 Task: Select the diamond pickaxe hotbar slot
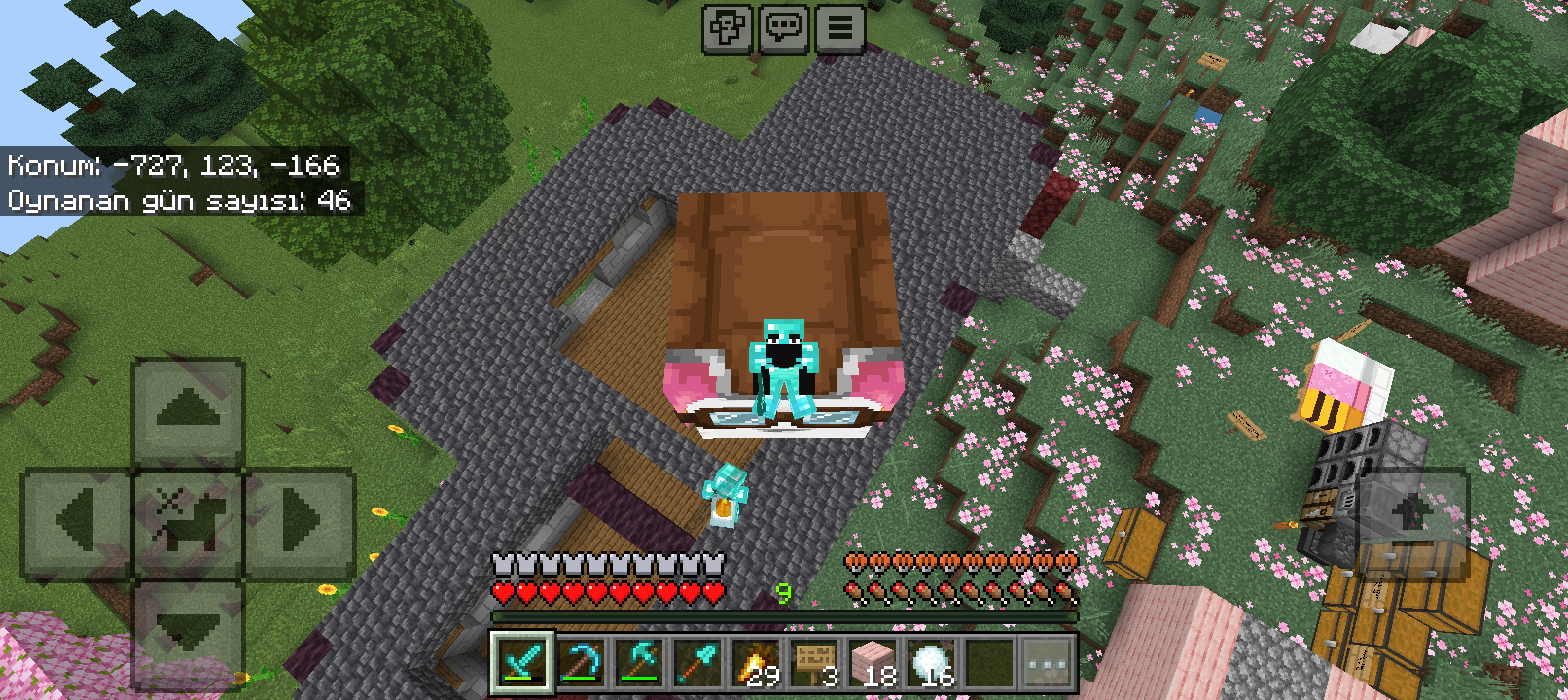(581, 664)
